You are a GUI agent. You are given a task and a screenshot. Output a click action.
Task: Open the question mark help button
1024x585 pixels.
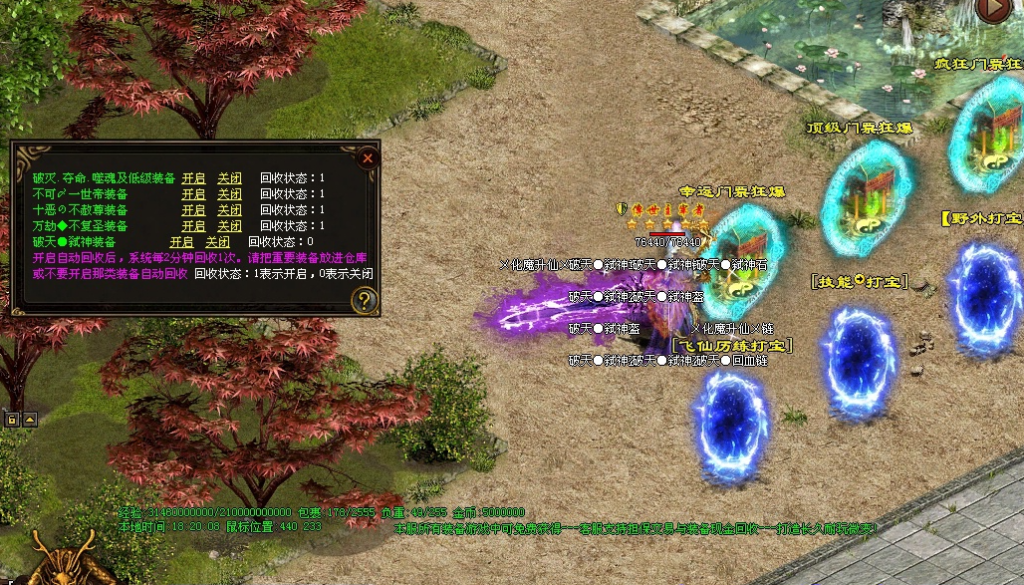pos(365,299)
